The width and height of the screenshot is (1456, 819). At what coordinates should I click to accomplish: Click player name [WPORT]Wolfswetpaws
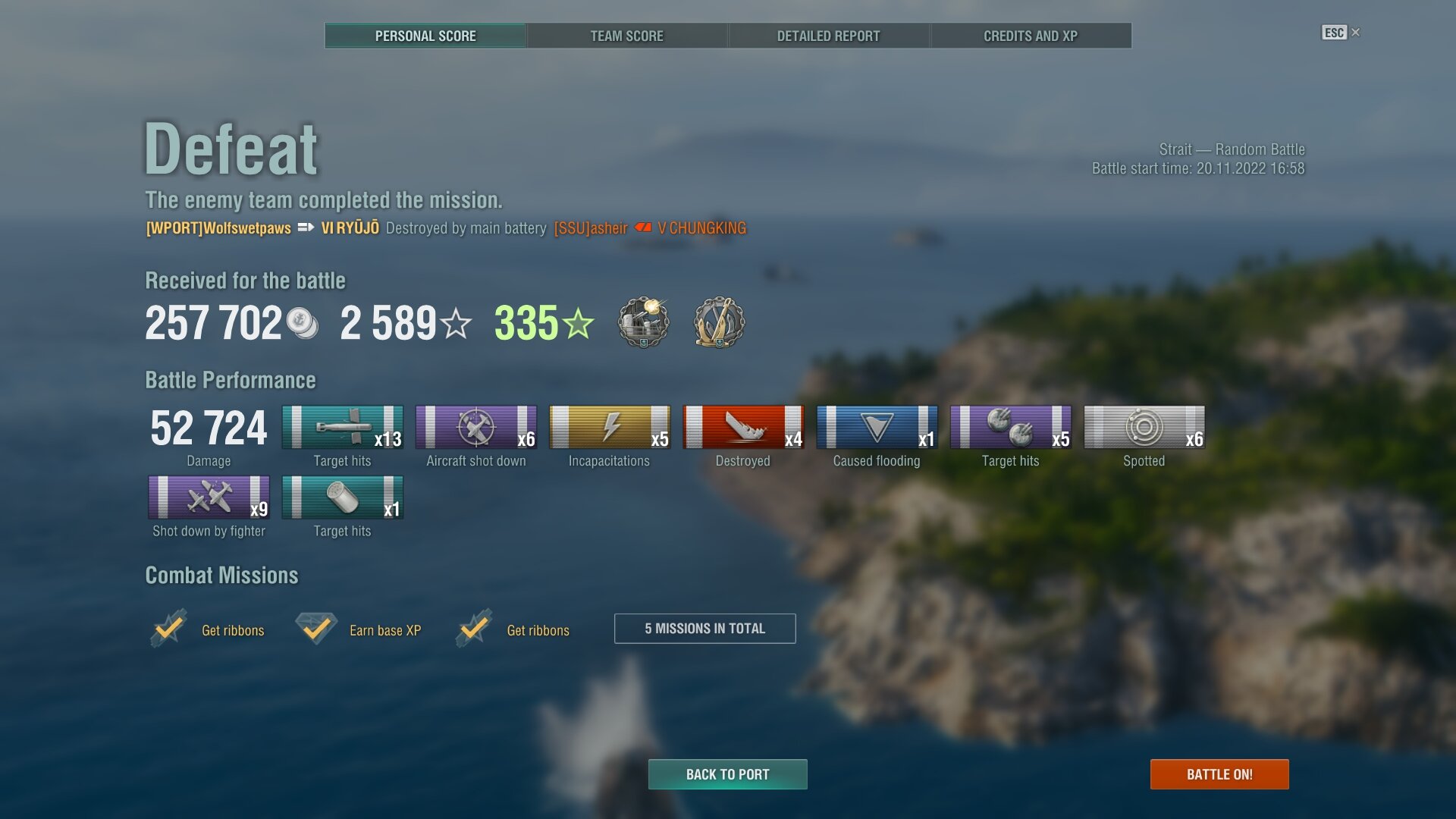click(x=218, y=228)
